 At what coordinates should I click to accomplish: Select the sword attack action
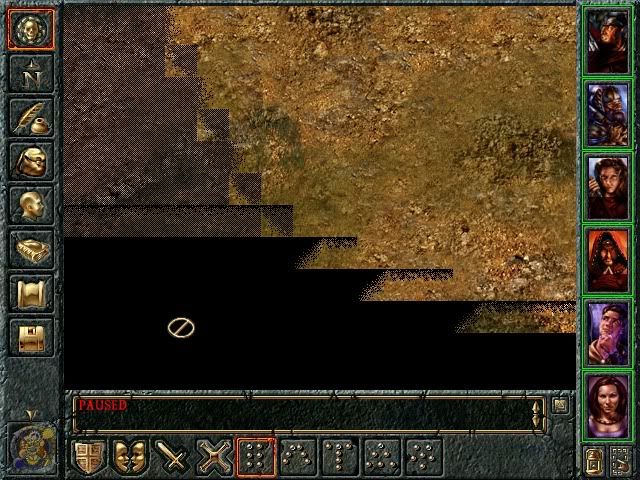coord(174,457)
